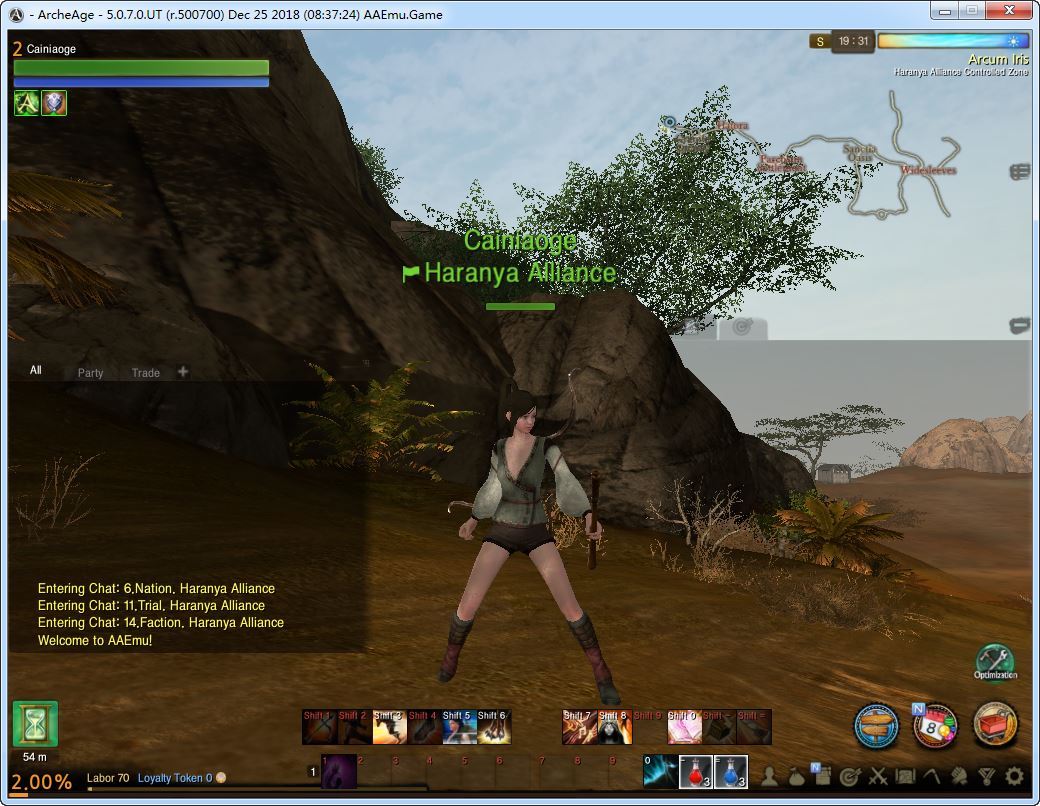
Task: Select the All chat tab
Action: (x=36, y=370)
